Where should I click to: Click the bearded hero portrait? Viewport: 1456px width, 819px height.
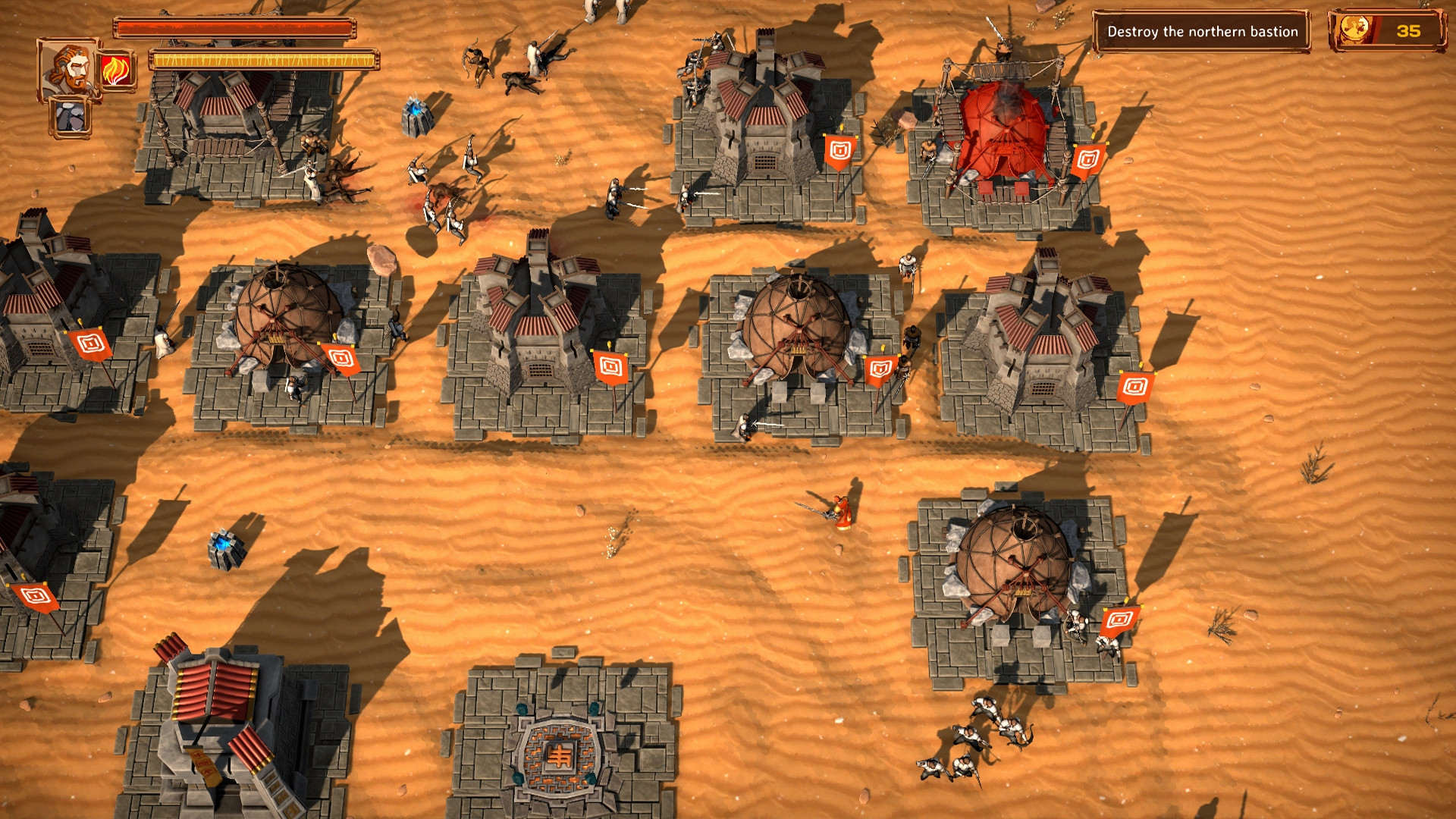coord(67,69)
